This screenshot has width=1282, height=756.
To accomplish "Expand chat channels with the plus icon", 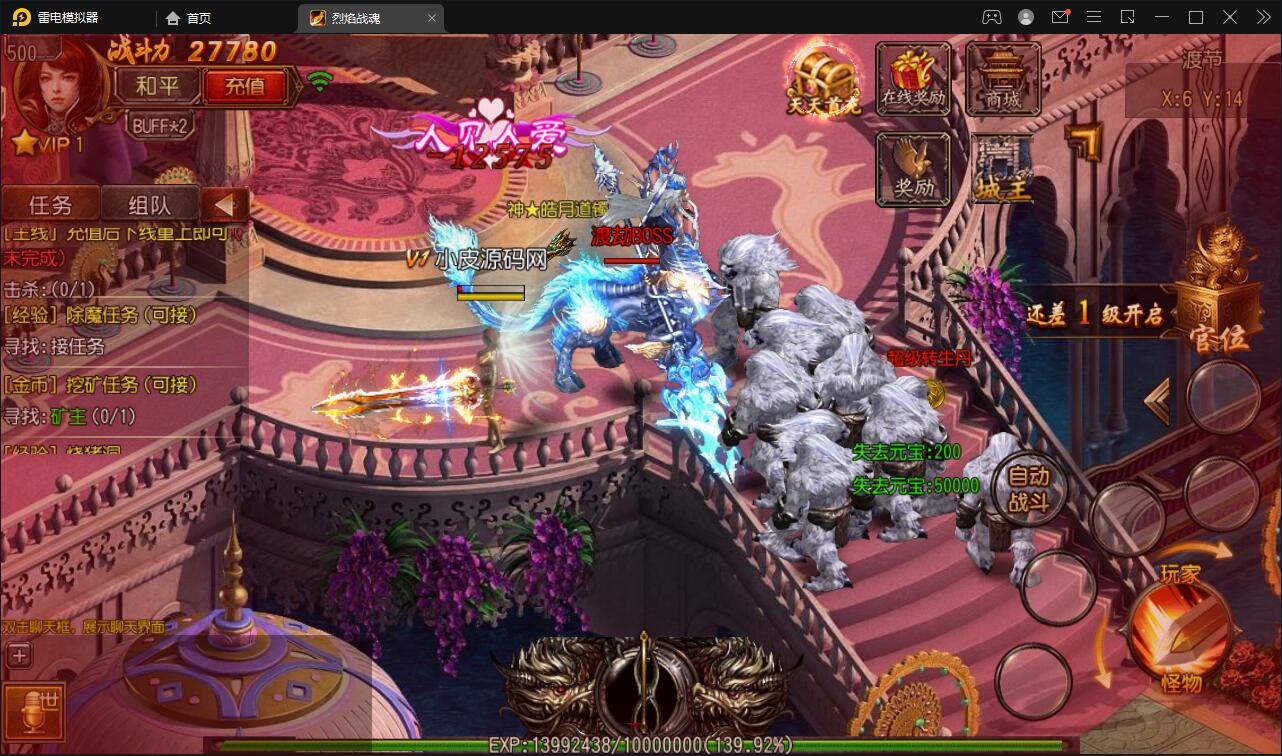I will [18, 655].
